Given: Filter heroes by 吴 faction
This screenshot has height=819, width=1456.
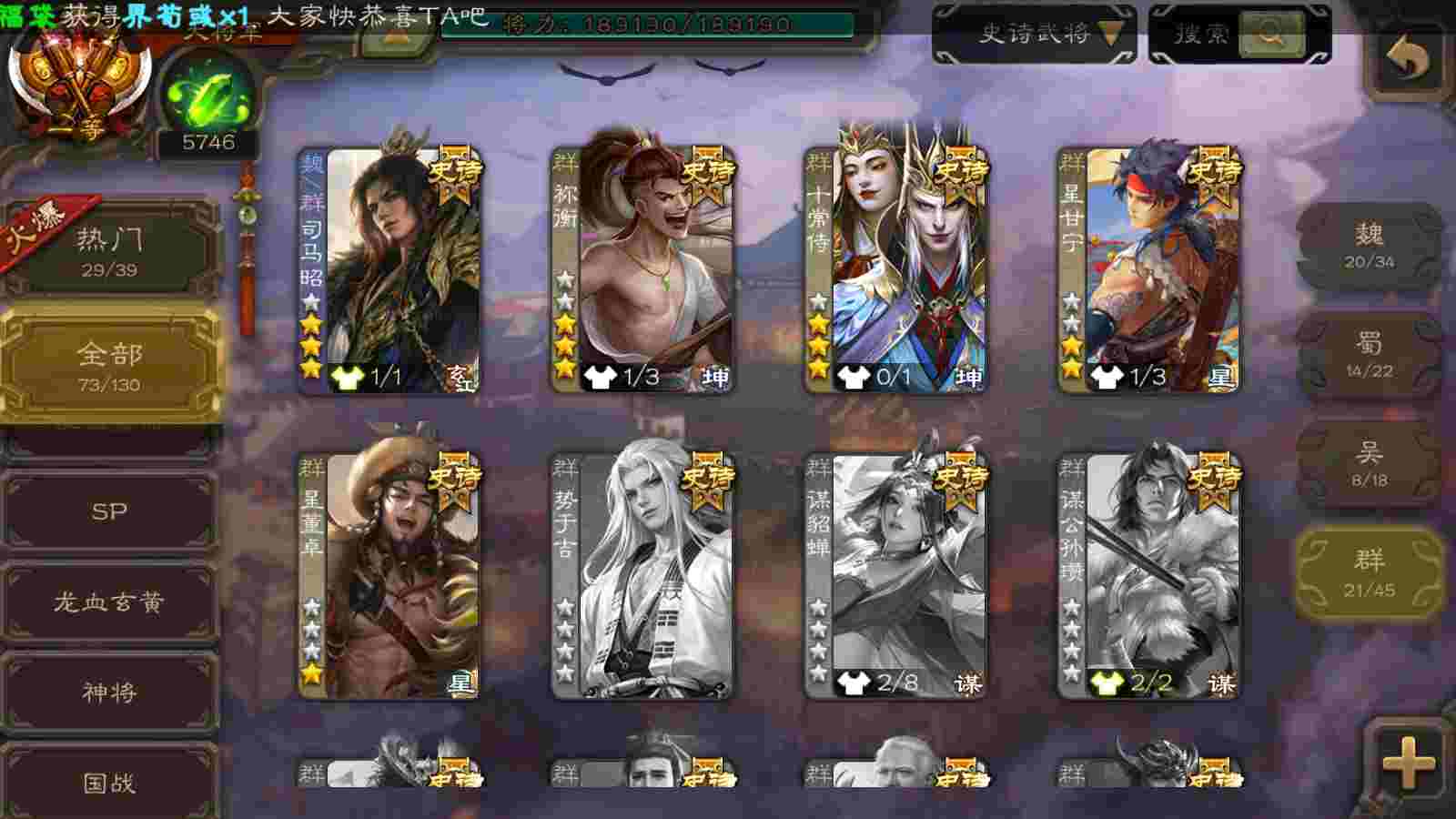Looking at the screenshot, I should (x=1369, y=464).
